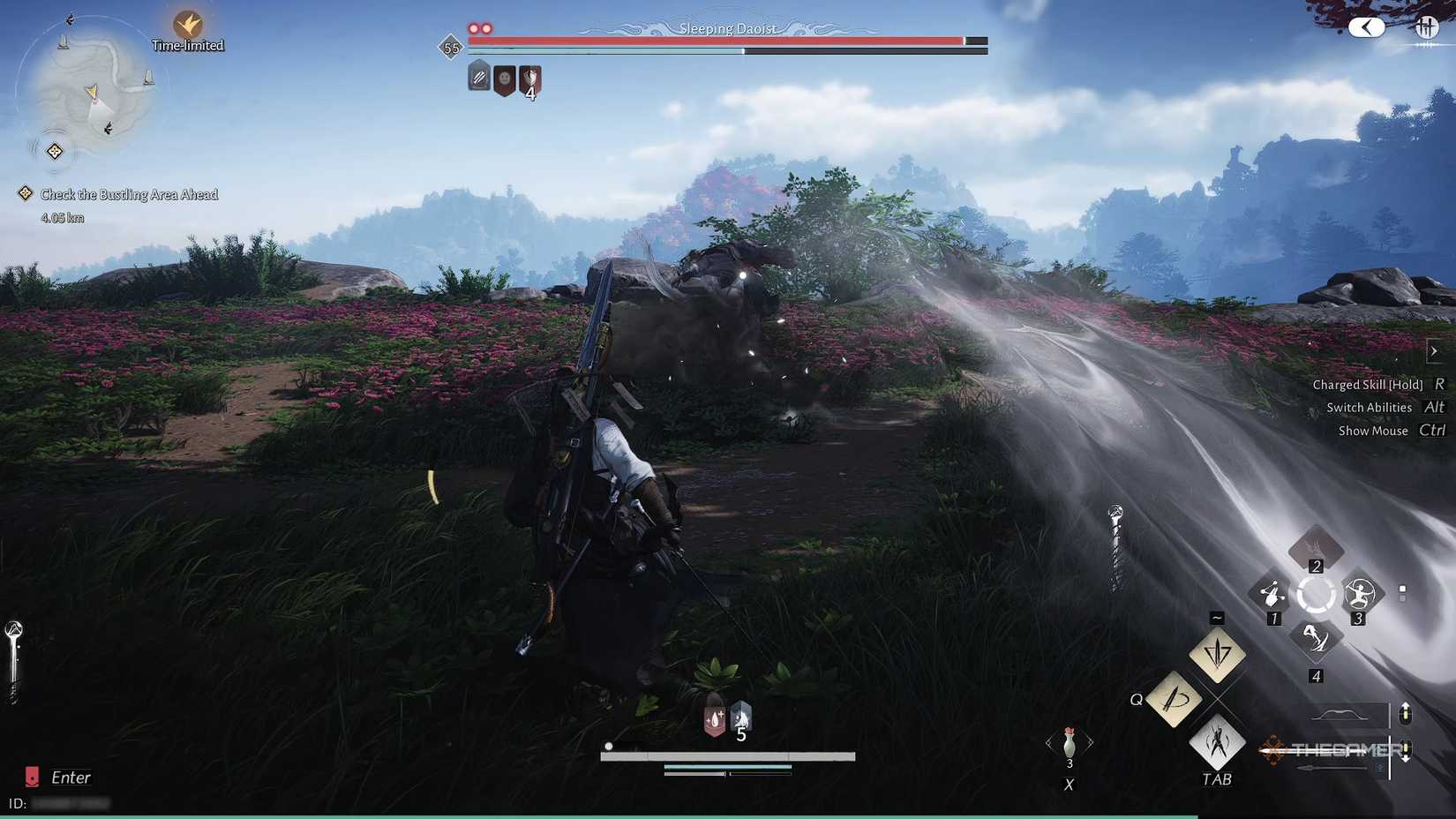Image resolution: width=1456 pixels, height=819 pixels.
Task: Toggle weapon stance with the tilde icon
Action: (1217, 655)
